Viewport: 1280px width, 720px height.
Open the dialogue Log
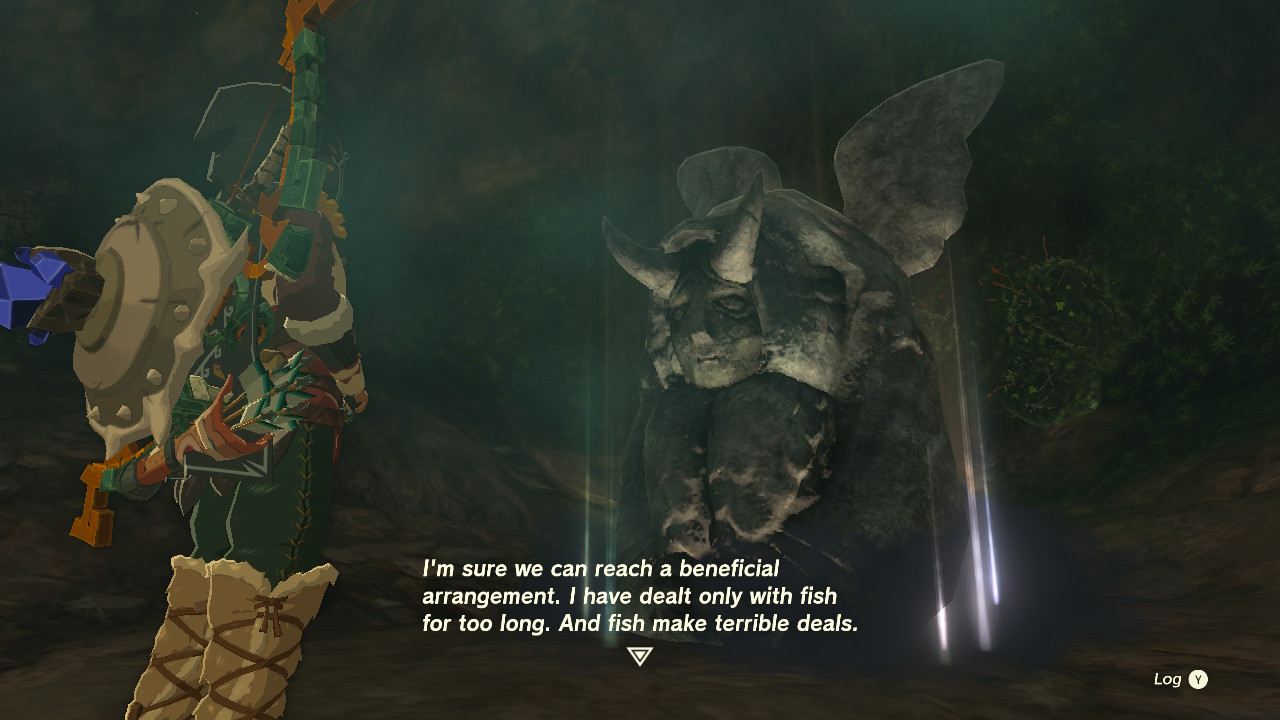pos(1181,679)
